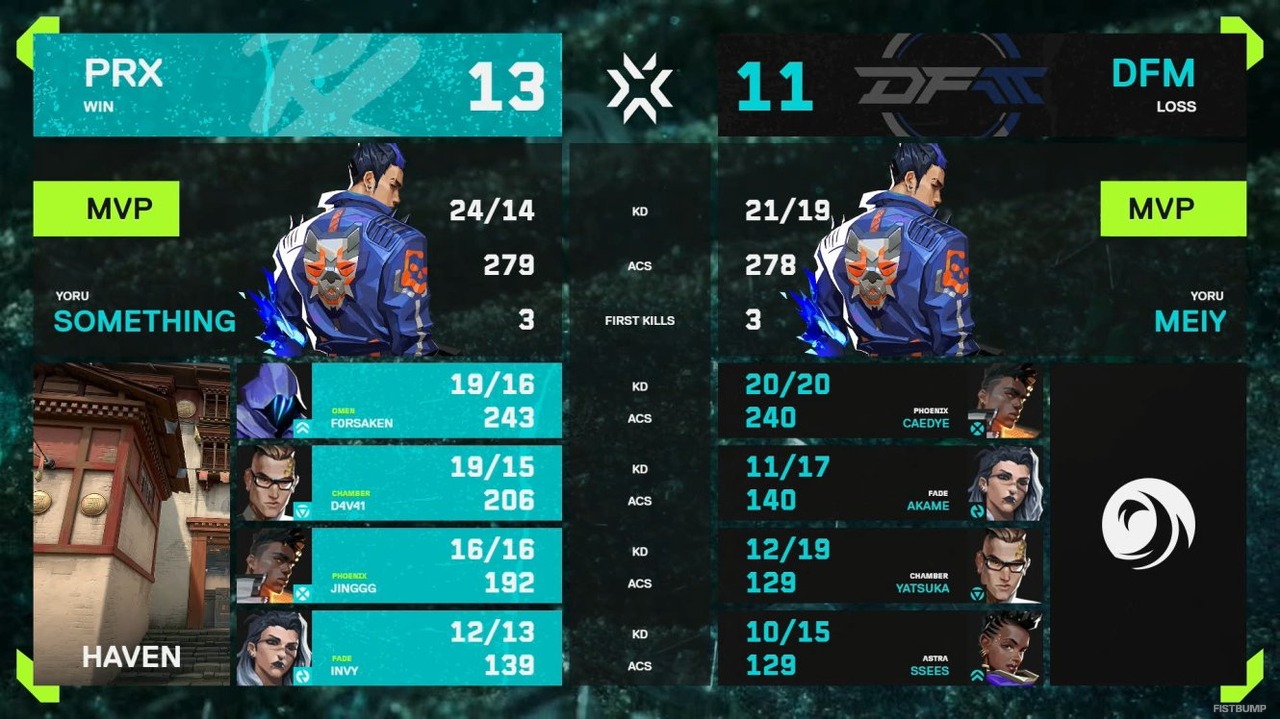Click the DFM team loss banner

[x=981, y=85]
